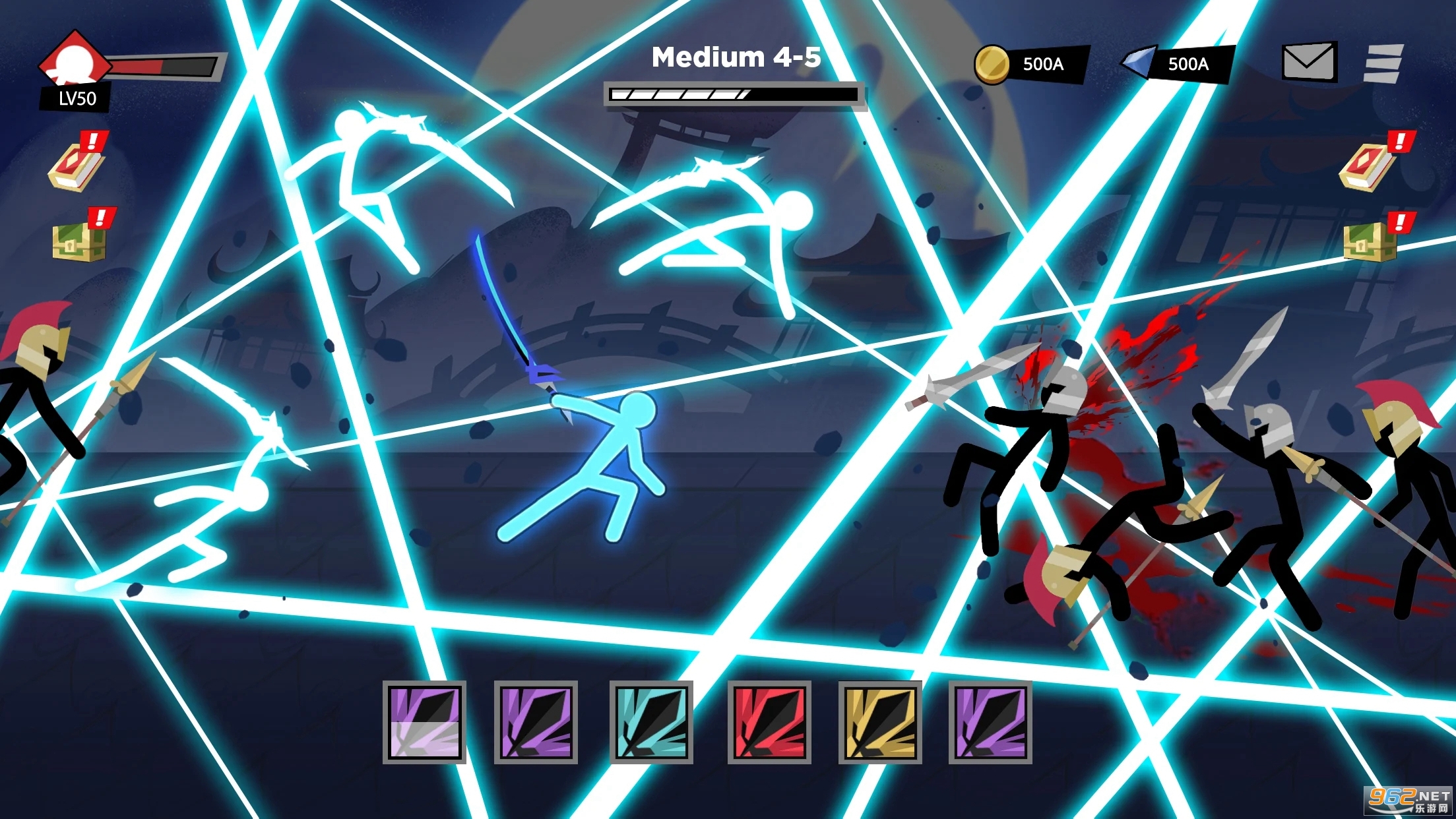
Task: Trigger the yellow slash skill
Action: 879,722
